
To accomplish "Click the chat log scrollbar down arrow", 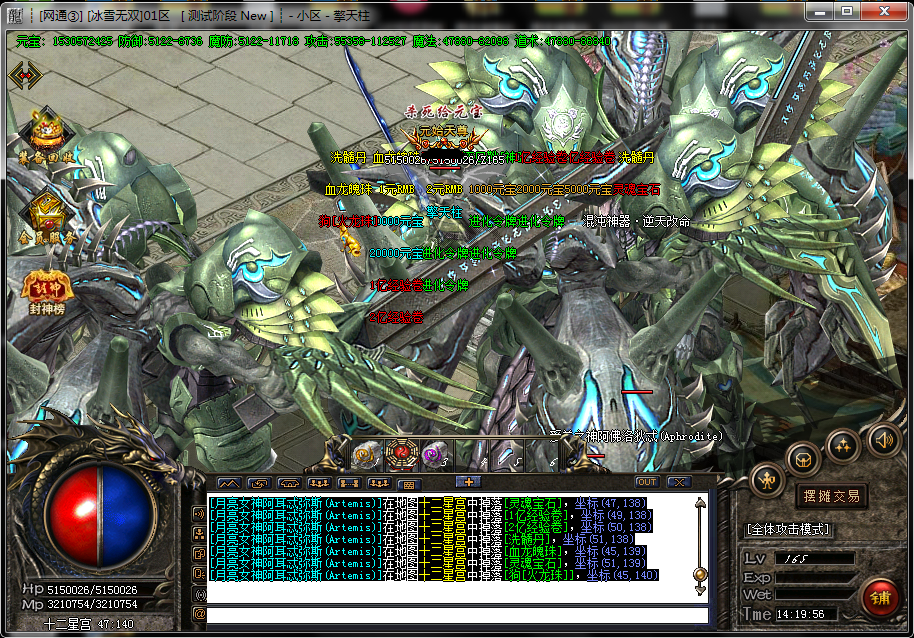I will 700,588.
